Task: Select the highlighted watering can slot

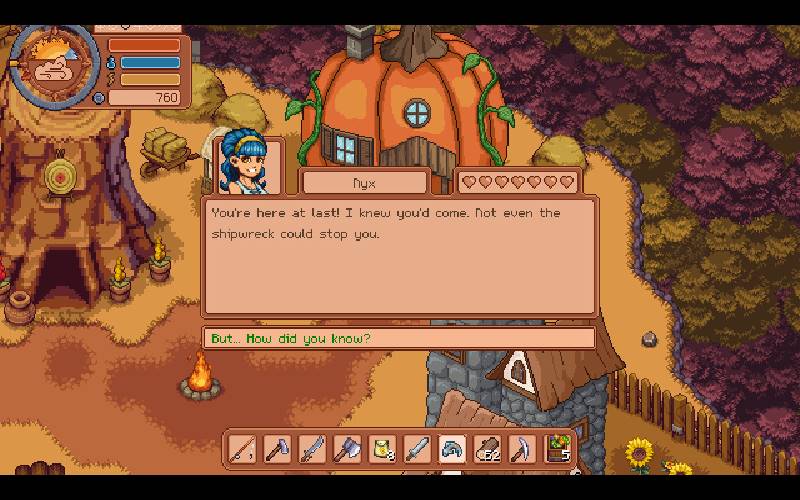Action: click(452, 449)
